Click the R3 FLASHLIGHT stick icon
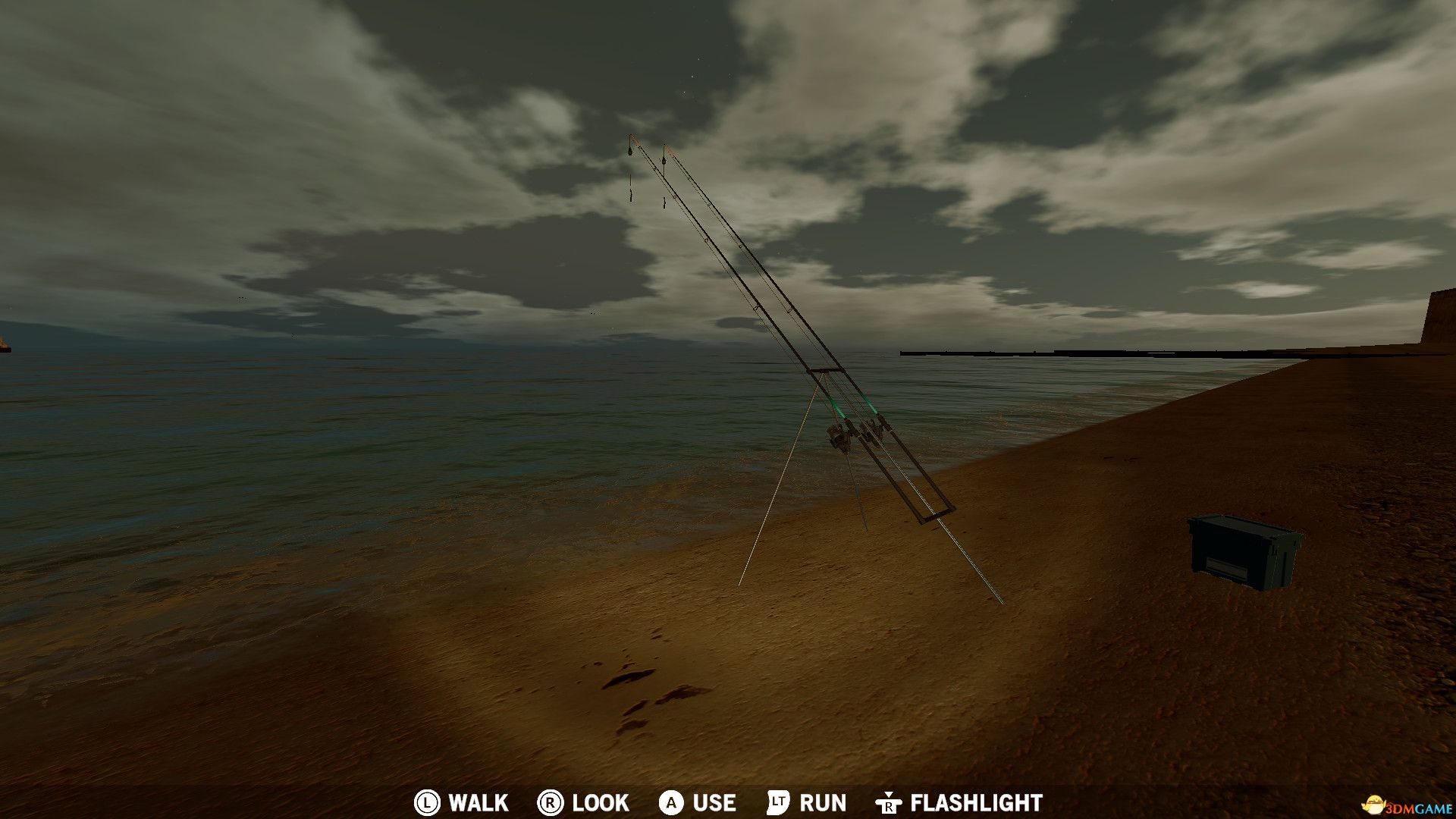 coord(887,803)
